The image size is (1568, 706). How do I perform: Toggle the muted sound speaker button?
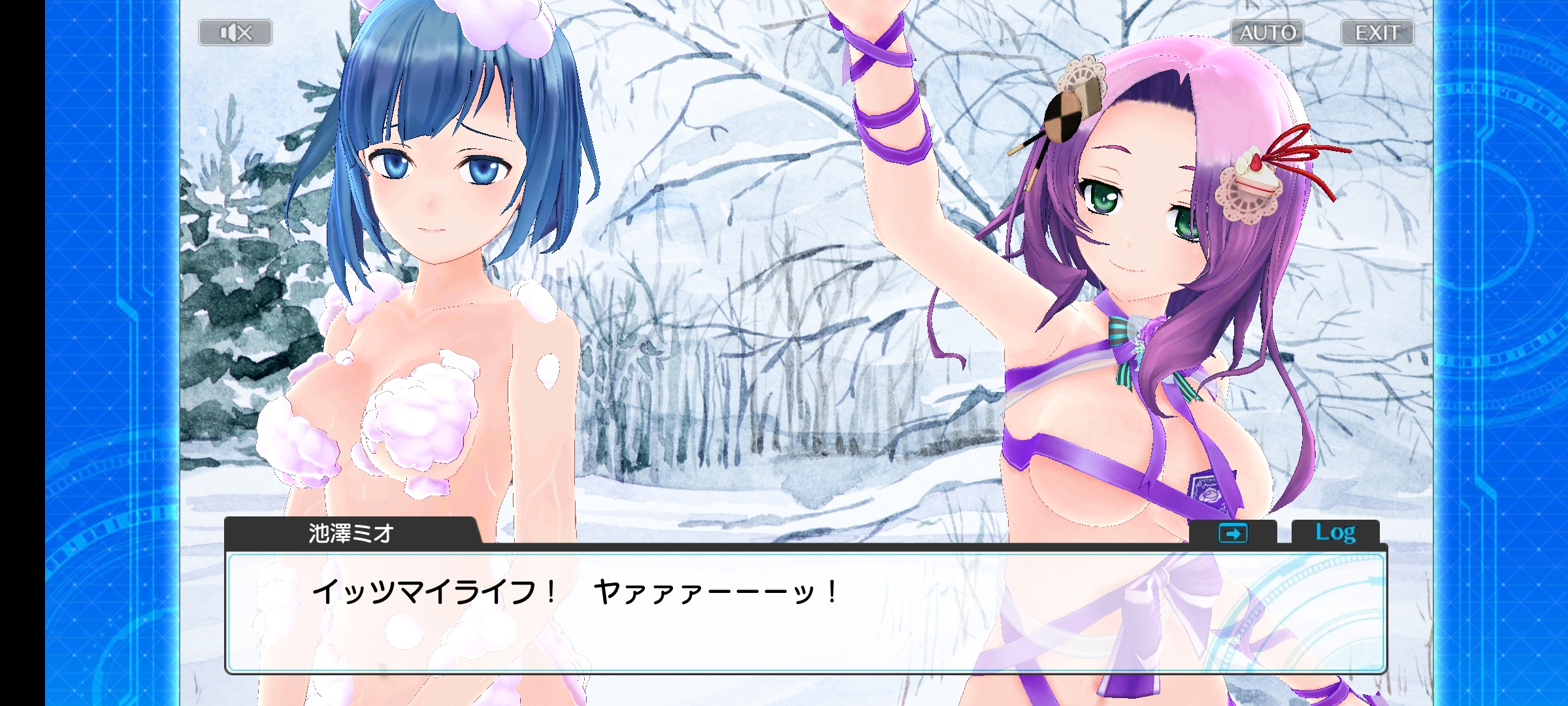(235, 33)
